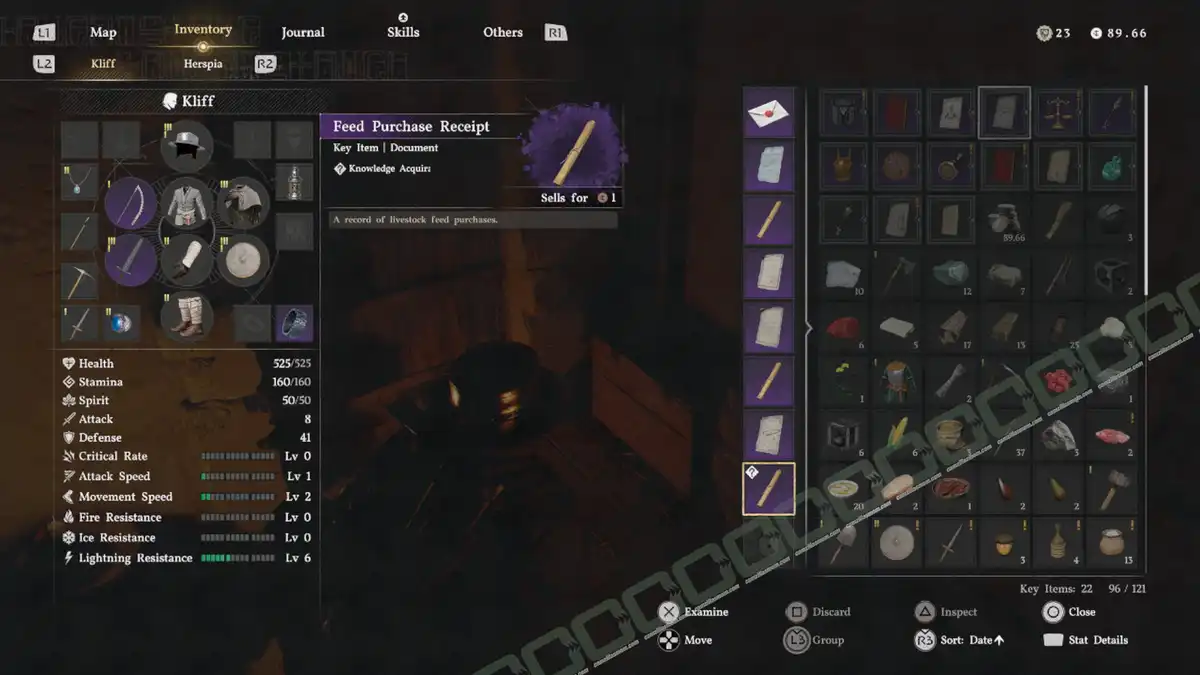Choose the wooden mallet item

point(1111,489)
